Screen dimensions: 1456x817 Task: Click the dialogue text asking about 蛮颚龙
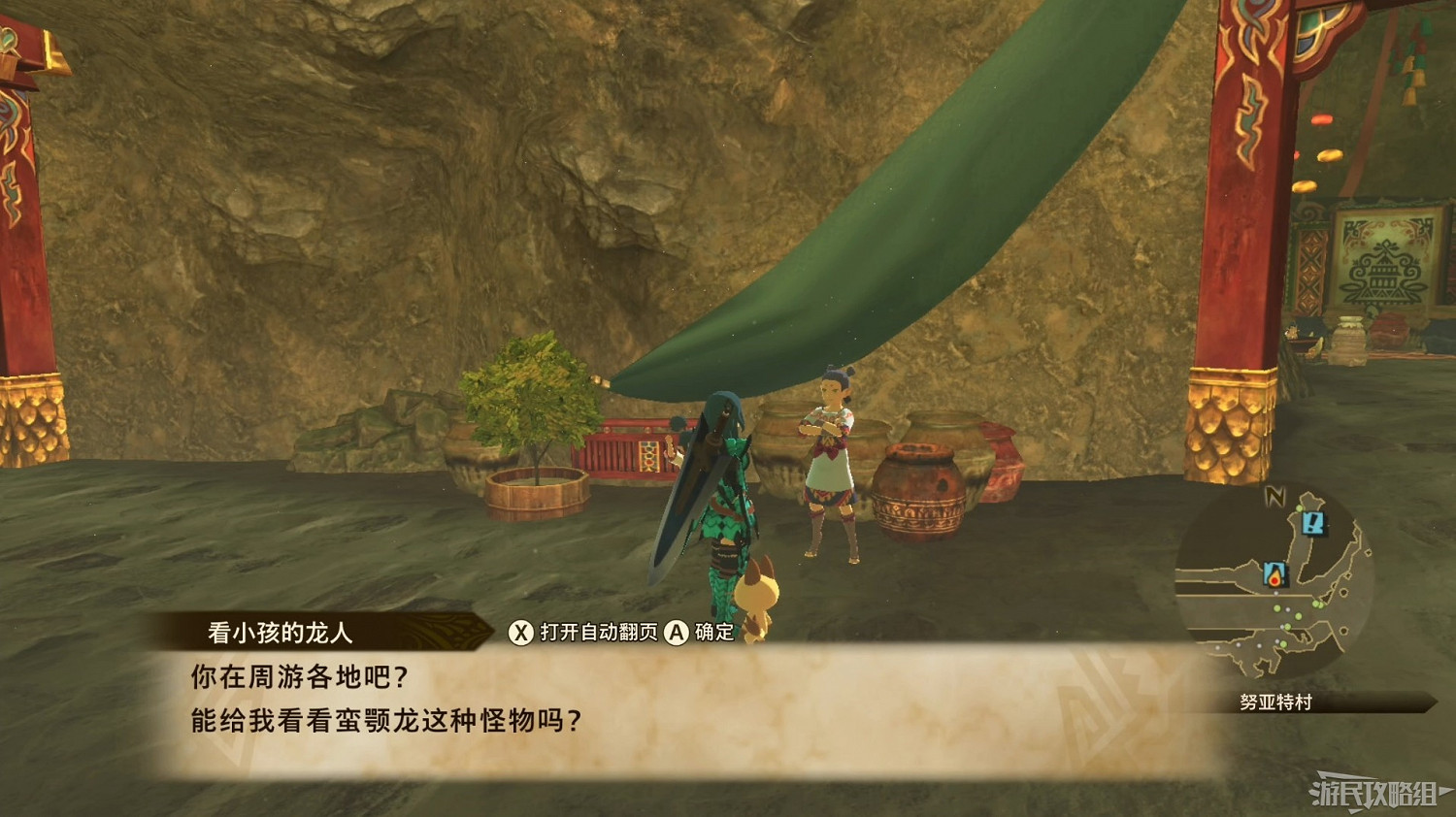pos(383,721)
